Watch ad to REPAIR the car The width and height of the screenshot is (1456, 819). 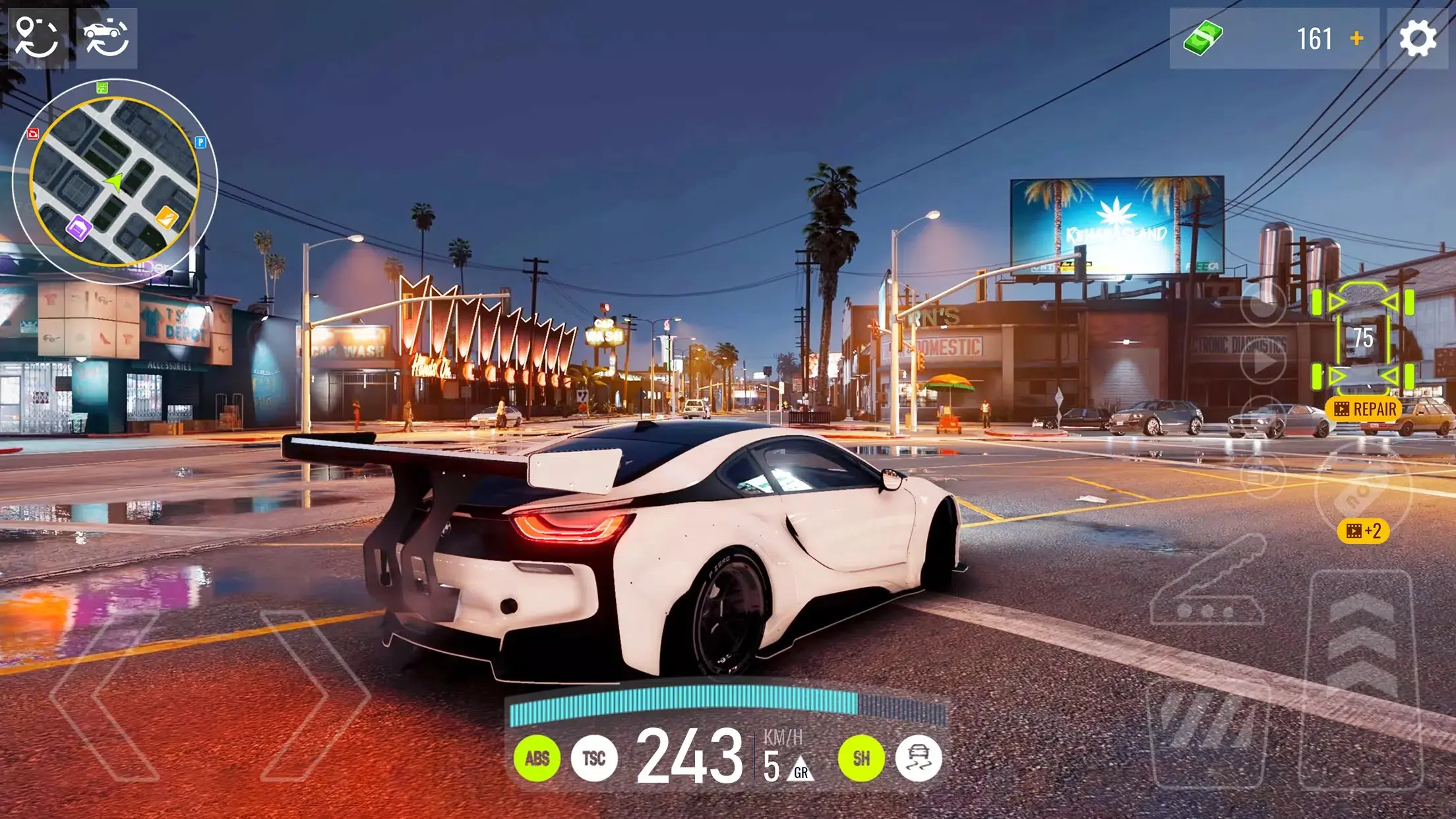click(1364, 409)
